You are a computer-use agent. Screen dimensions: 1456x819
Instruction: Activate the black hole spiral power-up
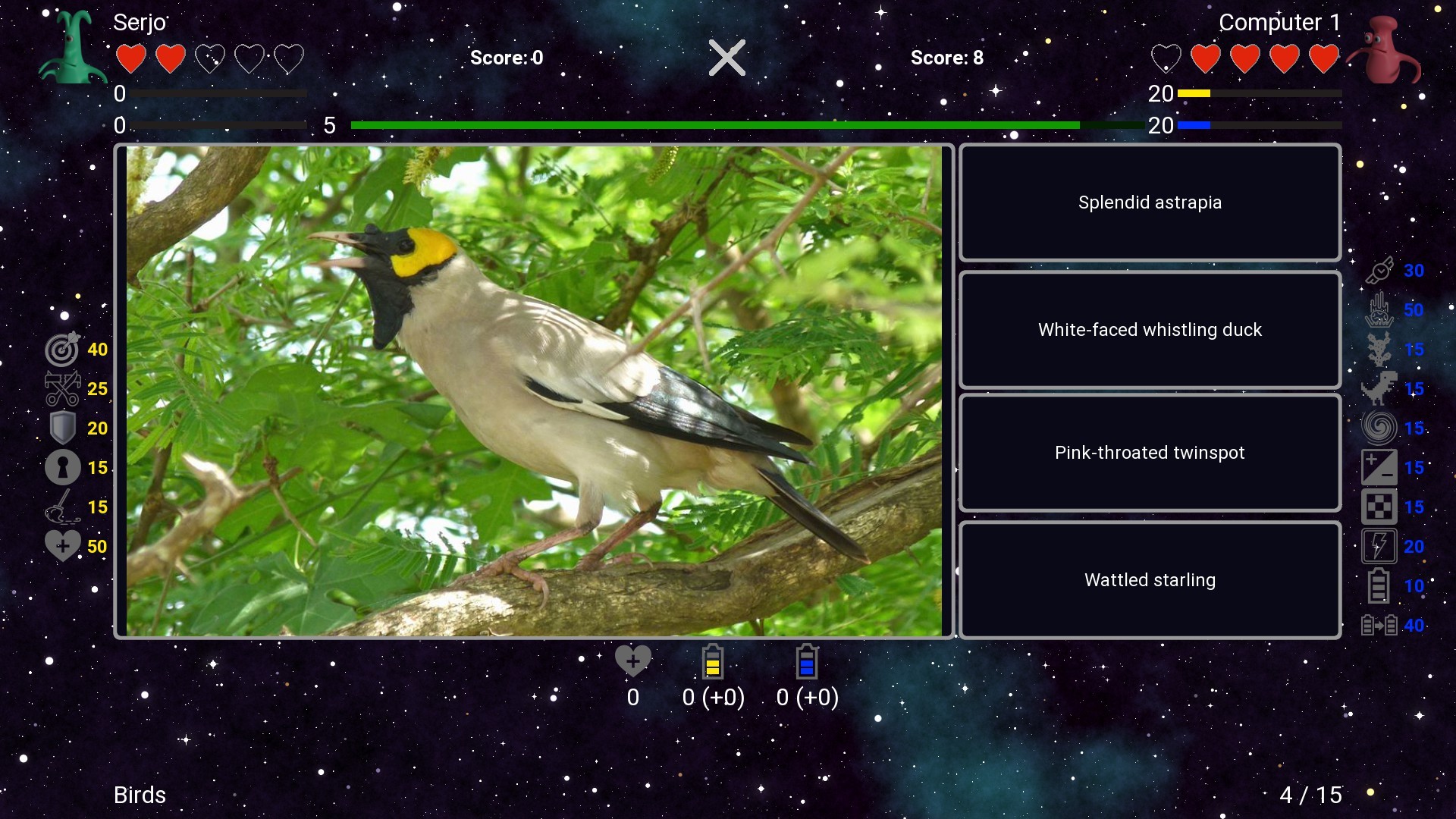coord(1380,427)
